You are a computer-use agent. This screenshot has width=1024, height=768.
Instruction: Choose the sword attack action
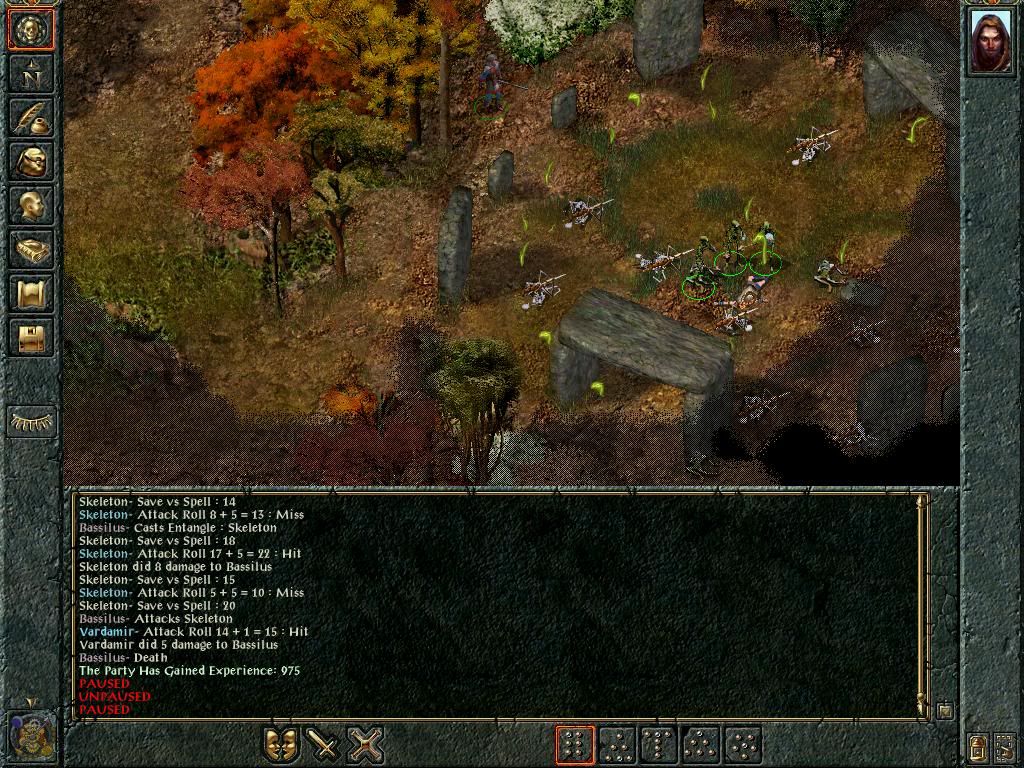(x=323, y=745)
